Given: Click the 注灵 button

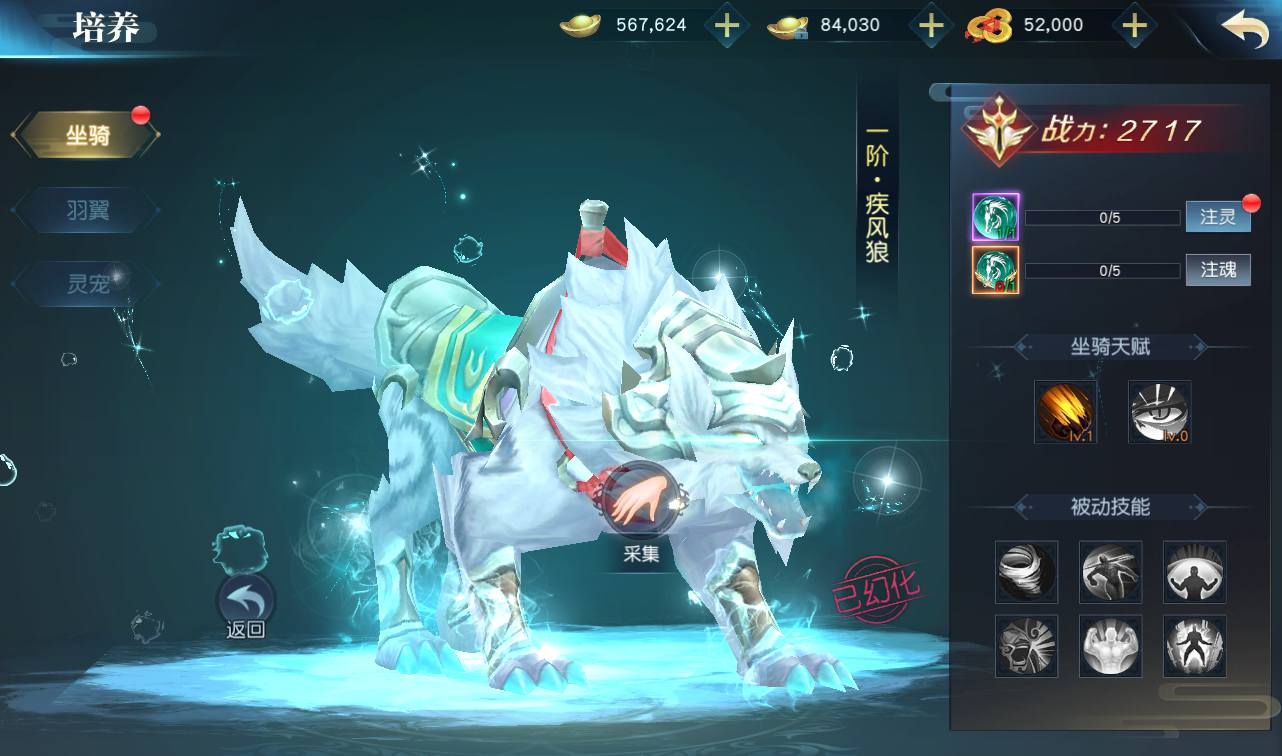Looking at the screenshot, I should click(1217, 217).
